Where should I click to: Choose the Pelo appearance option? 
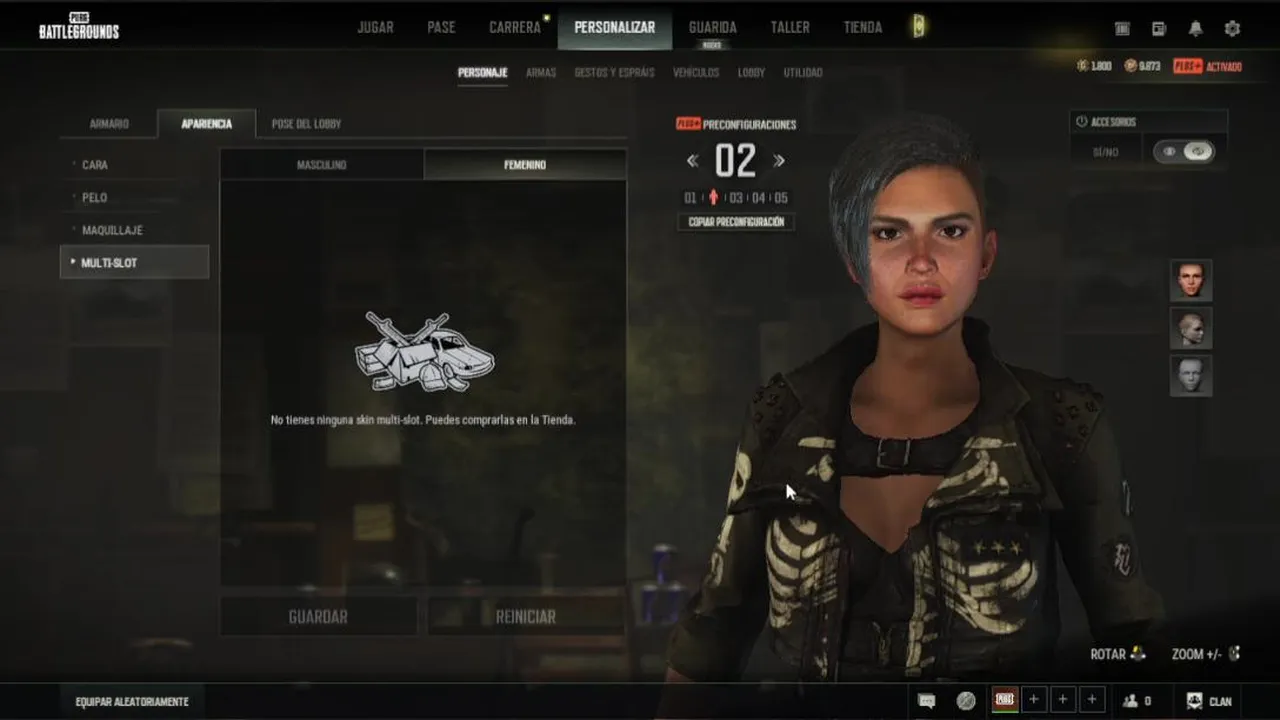point(95,198)
